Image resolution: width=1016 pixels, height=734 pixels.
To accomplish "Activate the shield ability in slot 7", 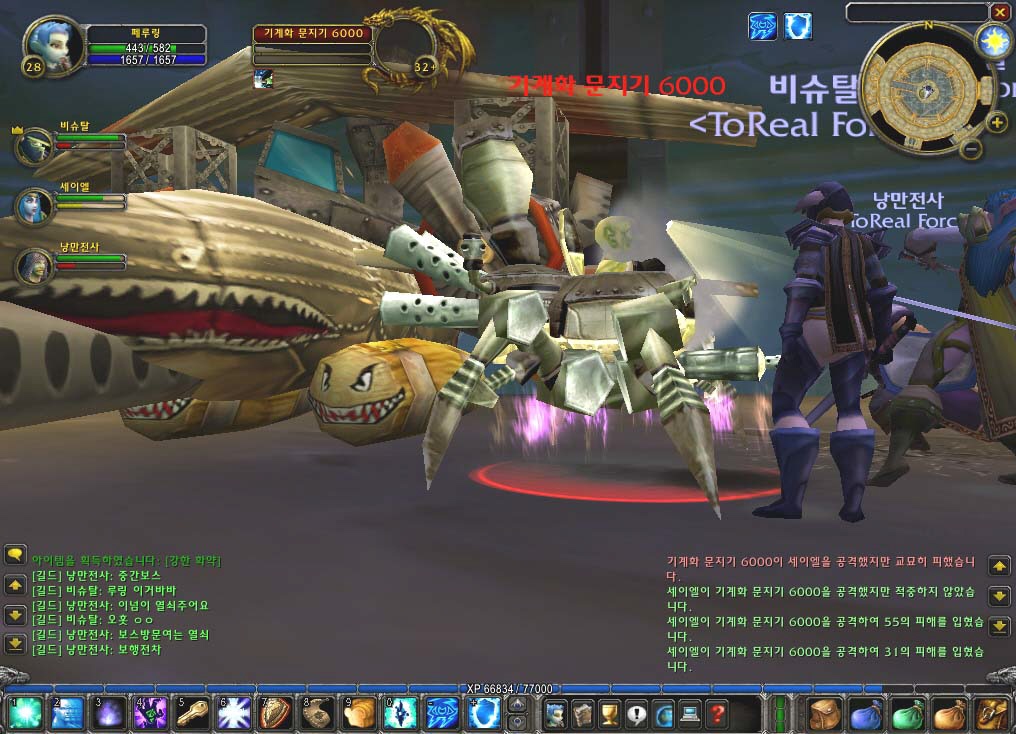I will [x=276, y=713].
